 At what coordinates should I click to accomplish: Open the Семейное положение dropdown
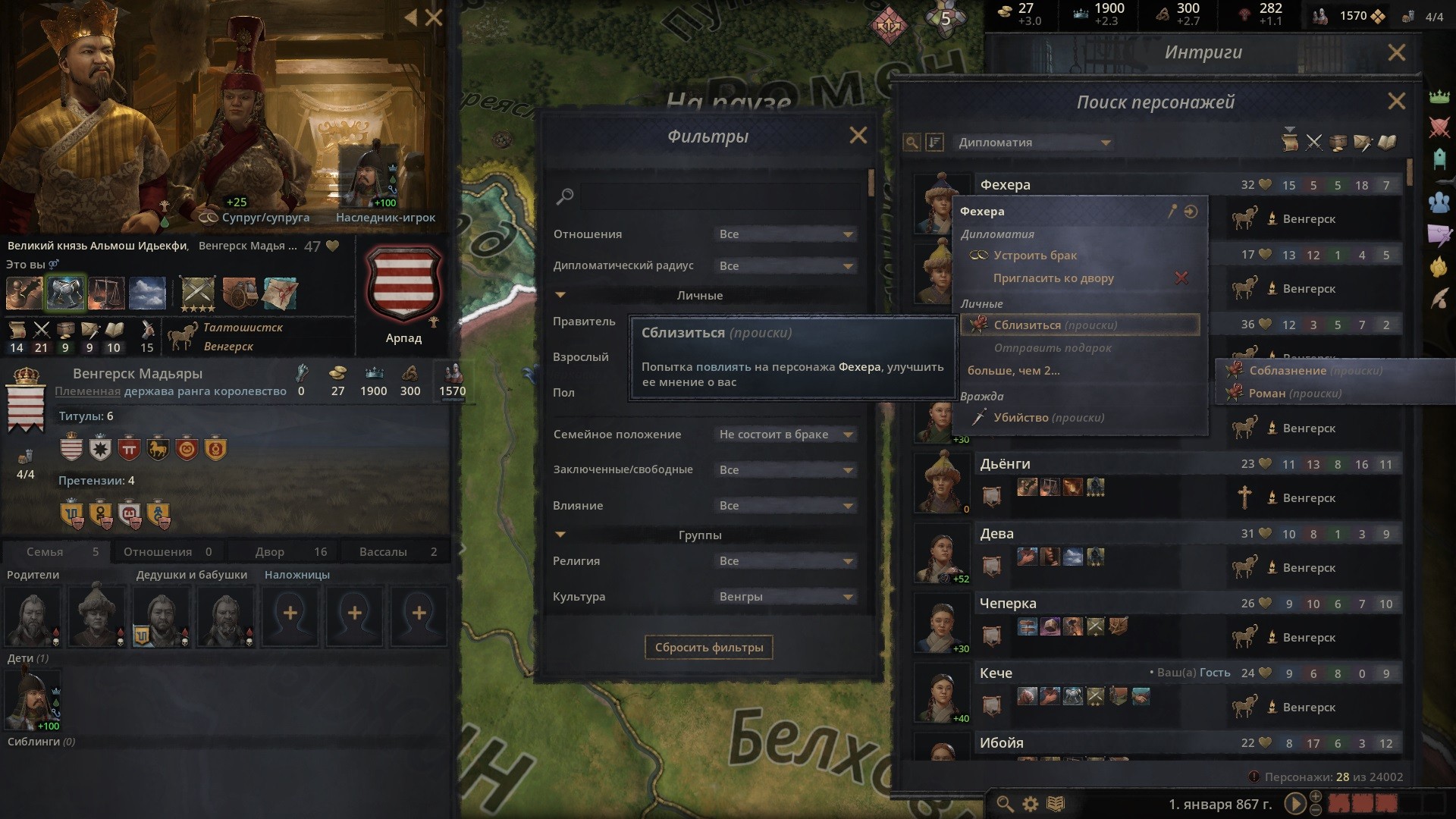[x=786, y=435]
